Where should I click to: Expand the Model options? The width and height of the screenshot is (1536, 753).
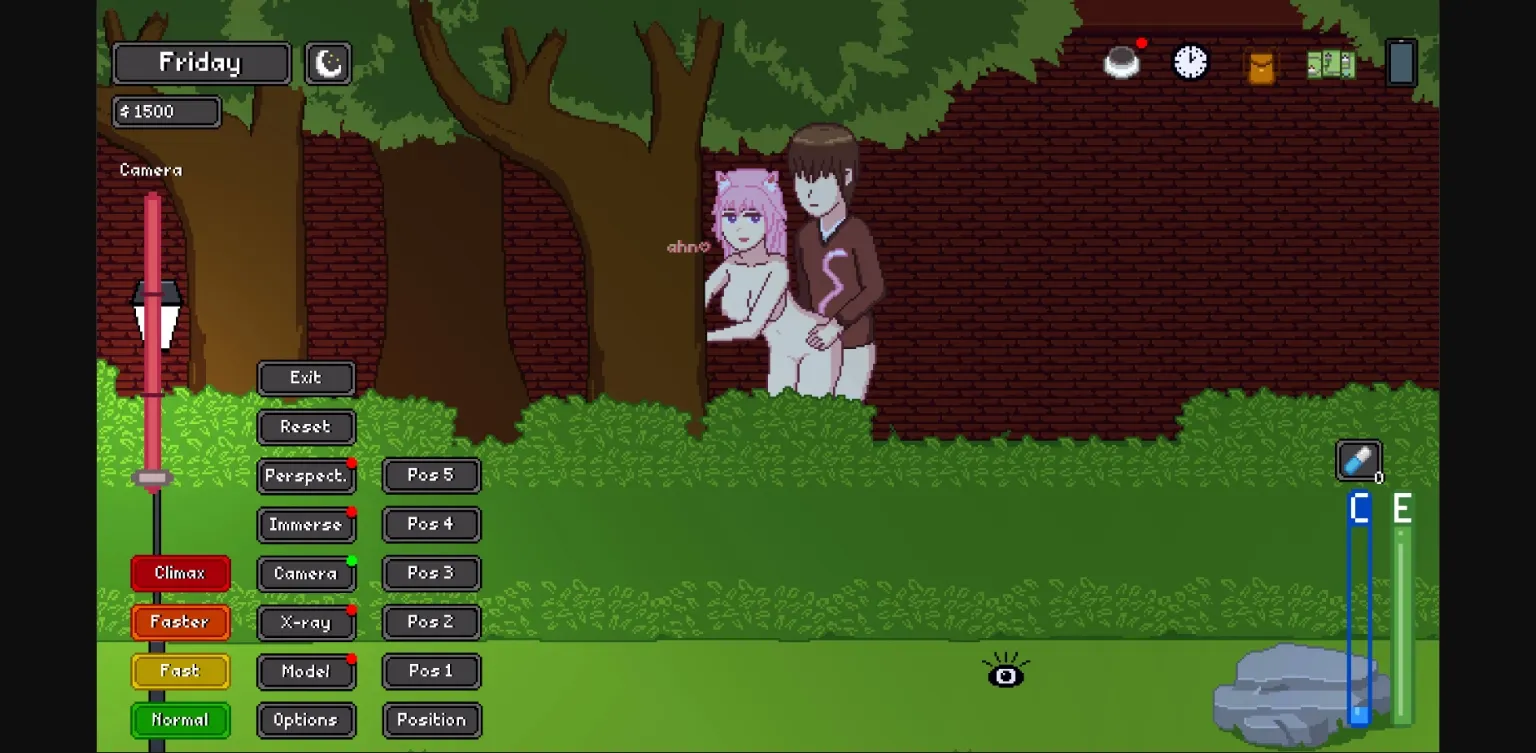pyautogui.click(x=306, y=671)
